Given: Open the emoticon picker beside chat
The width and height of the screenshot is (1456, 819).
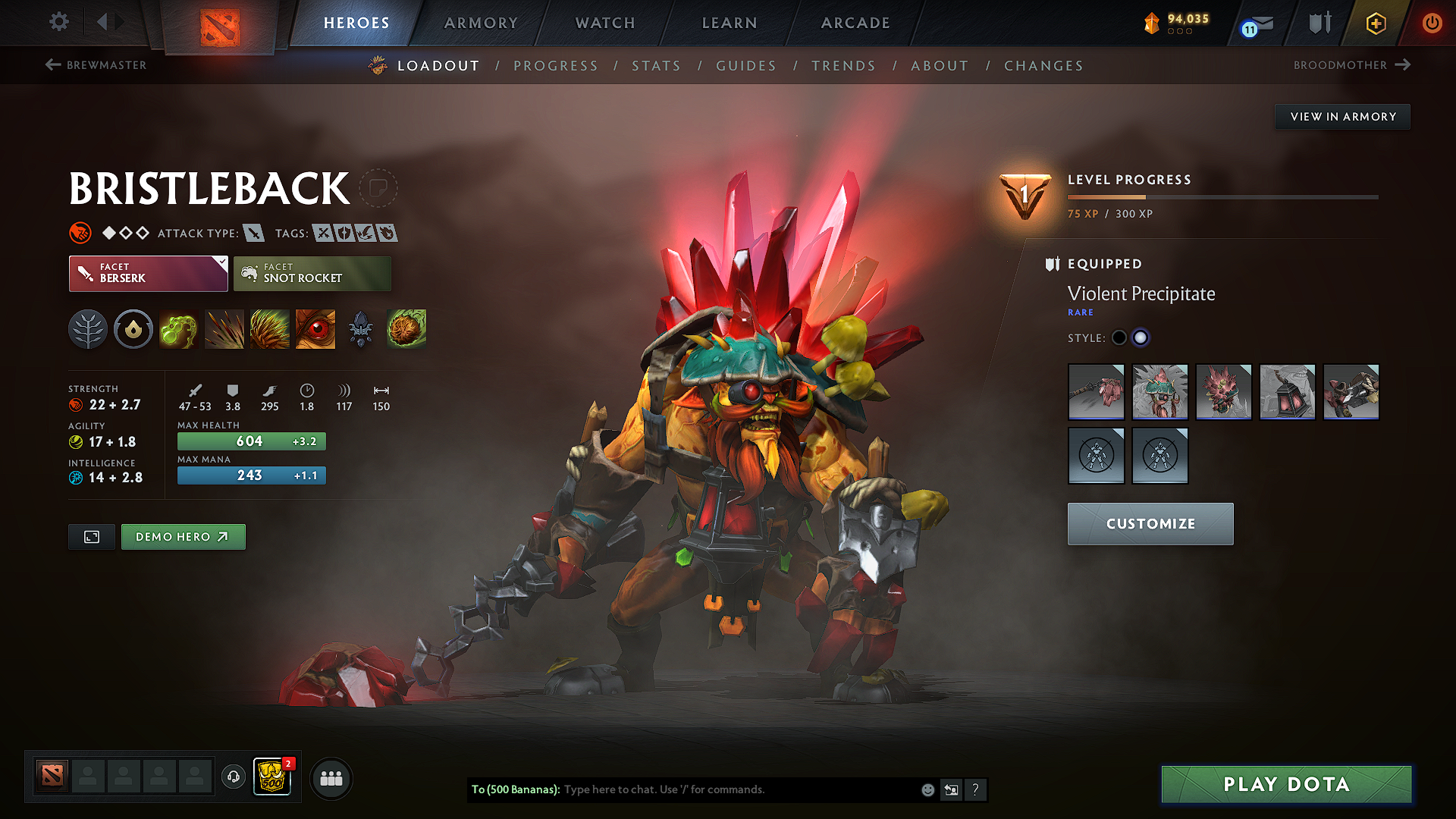Looking at the screenshot, I should coord(927,789).
